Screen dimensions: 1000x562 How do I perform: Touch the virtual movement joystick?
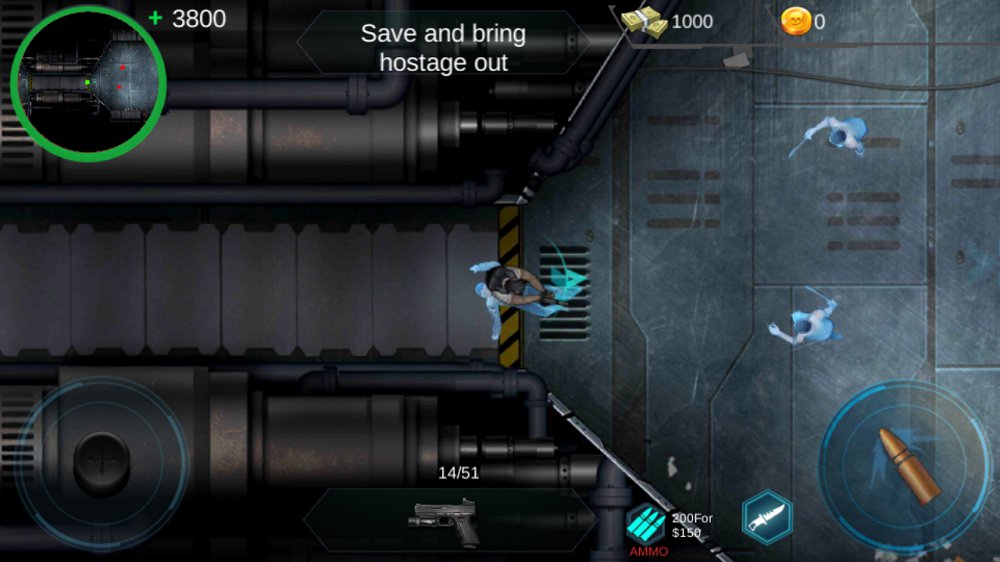click(102, 461)
